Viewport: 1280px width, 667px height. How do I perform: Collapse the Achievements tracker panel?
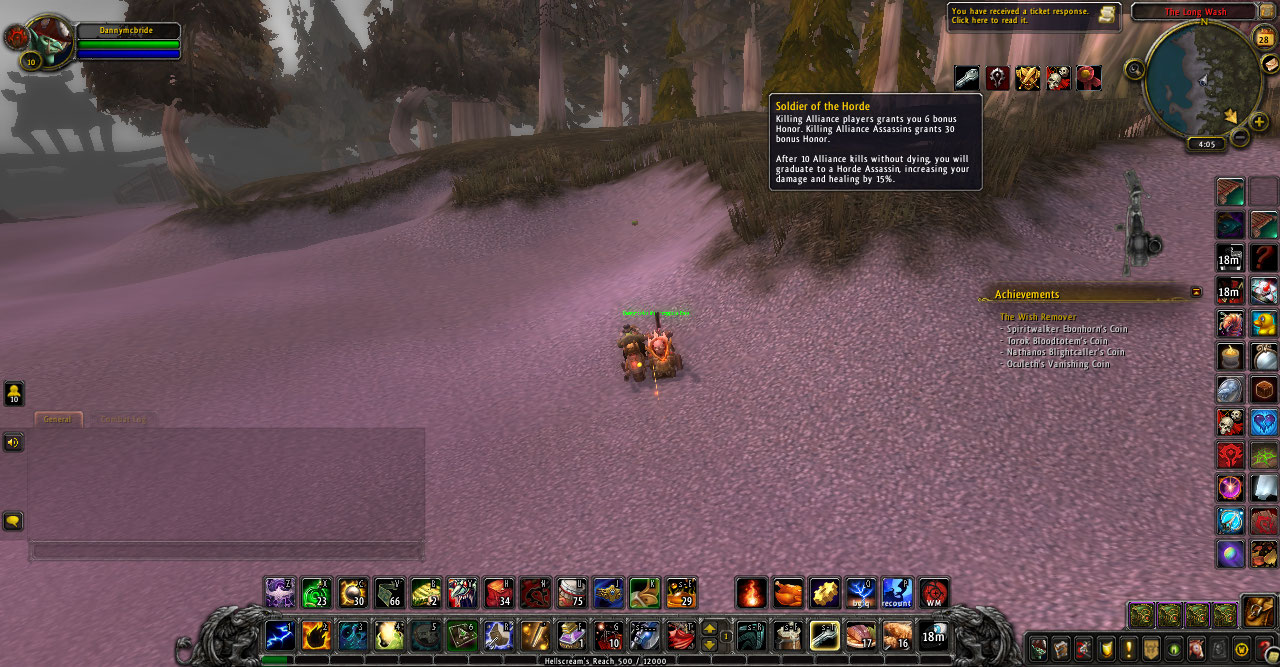(1196, 292)
